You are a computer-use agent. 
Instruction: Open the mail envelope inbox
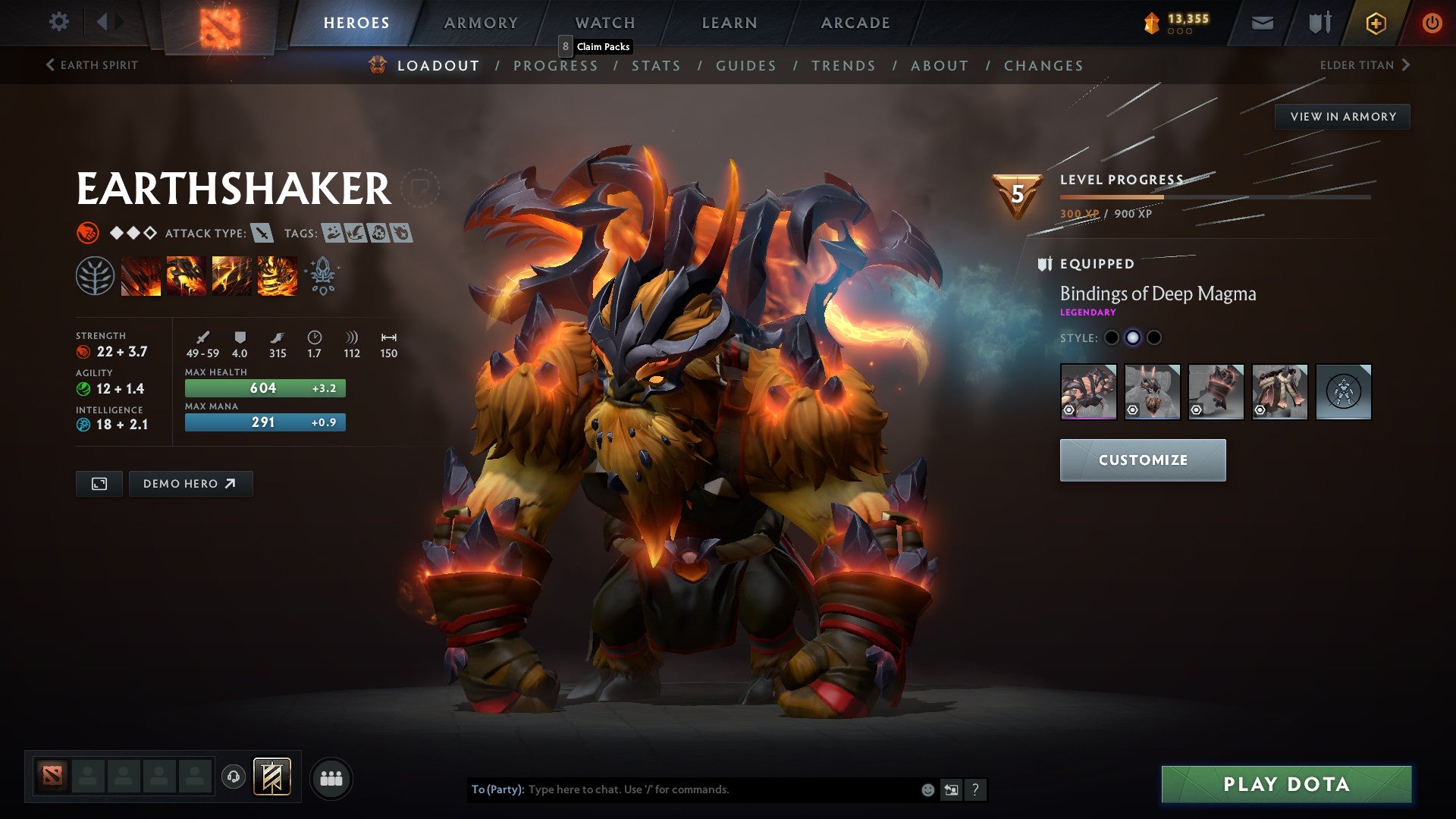pyautogui.click(x=1262, y=23)
